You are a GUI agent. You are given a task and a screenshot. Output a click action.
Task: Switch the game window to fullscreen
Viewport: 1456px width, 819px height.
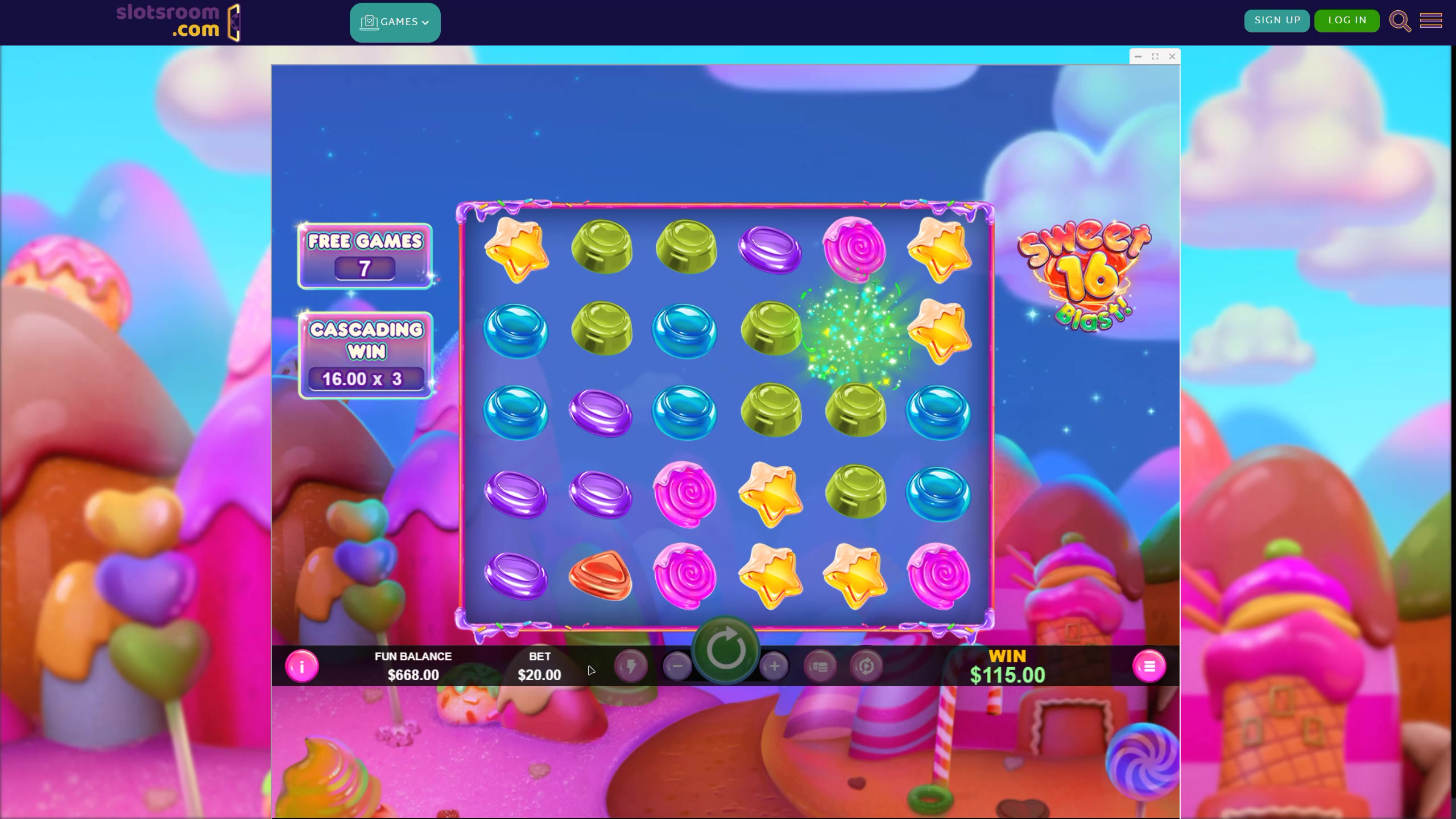(x=1155, y=56)
